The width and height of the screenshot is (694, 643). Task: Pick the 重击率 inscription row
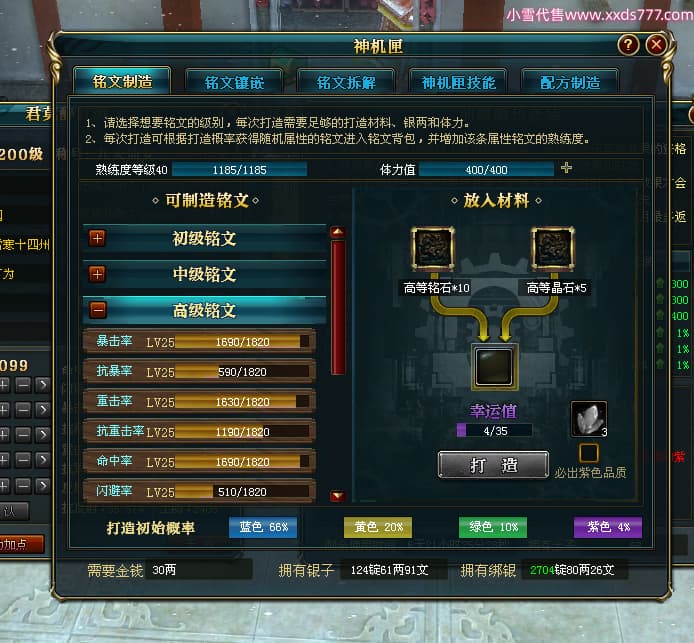[199, 402]
